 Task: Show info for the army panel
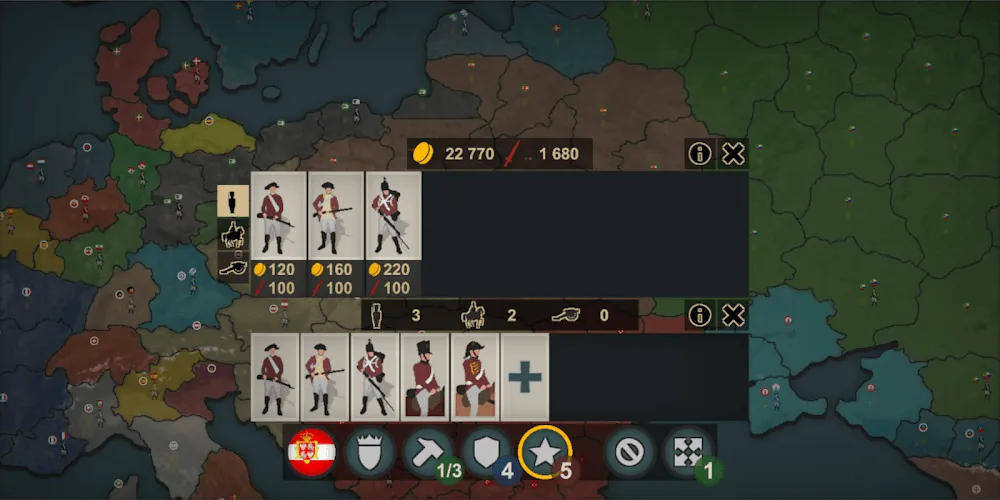(700, 316)
